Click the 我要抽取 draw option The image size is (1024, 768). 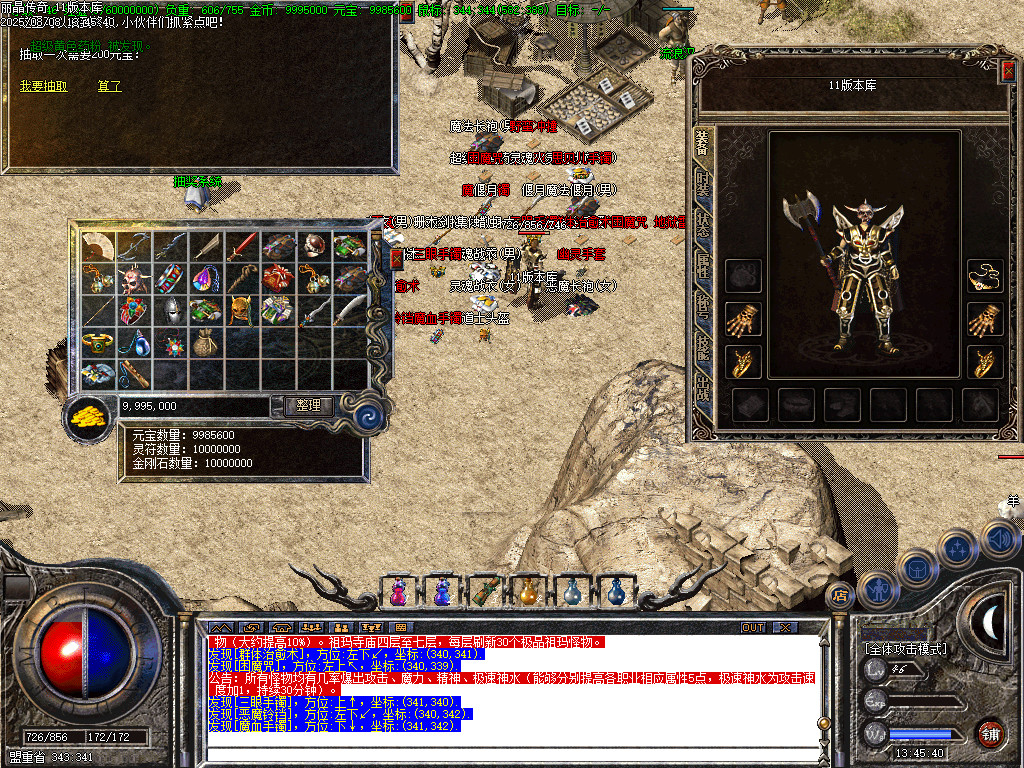coord(43,86)
